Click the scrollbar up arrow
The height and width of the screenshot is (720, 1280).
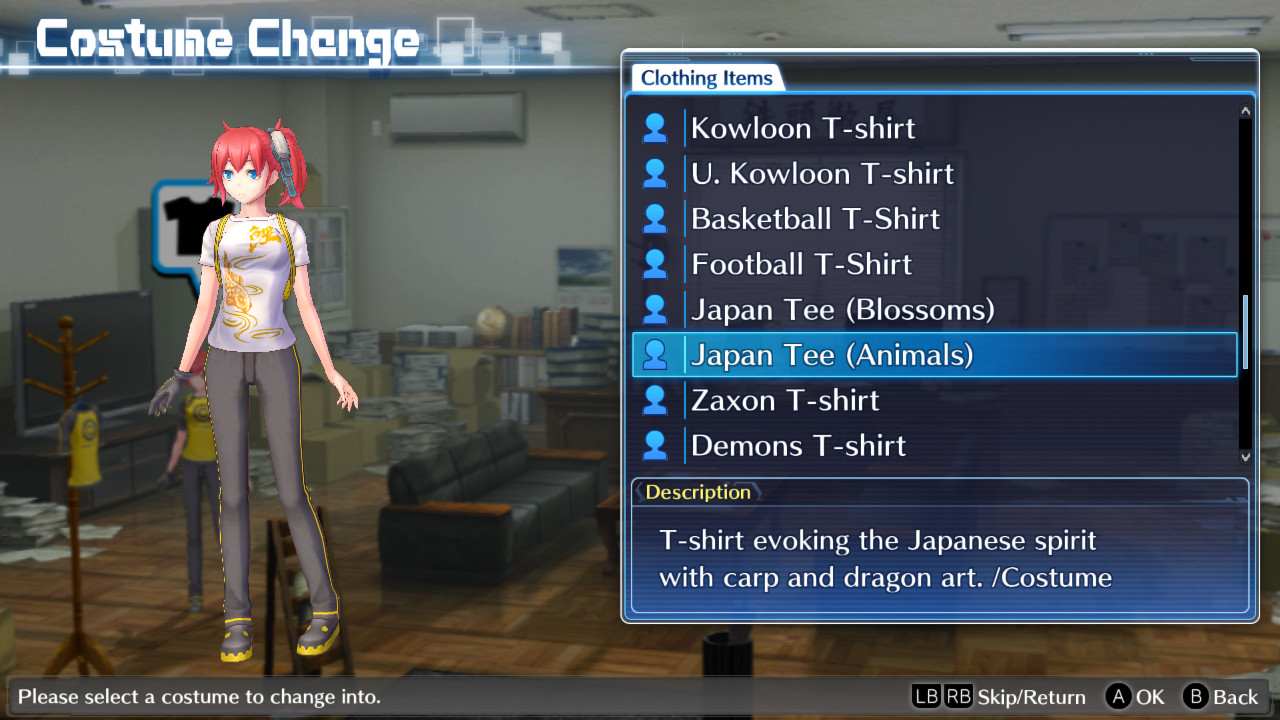tap(1243, 108)
